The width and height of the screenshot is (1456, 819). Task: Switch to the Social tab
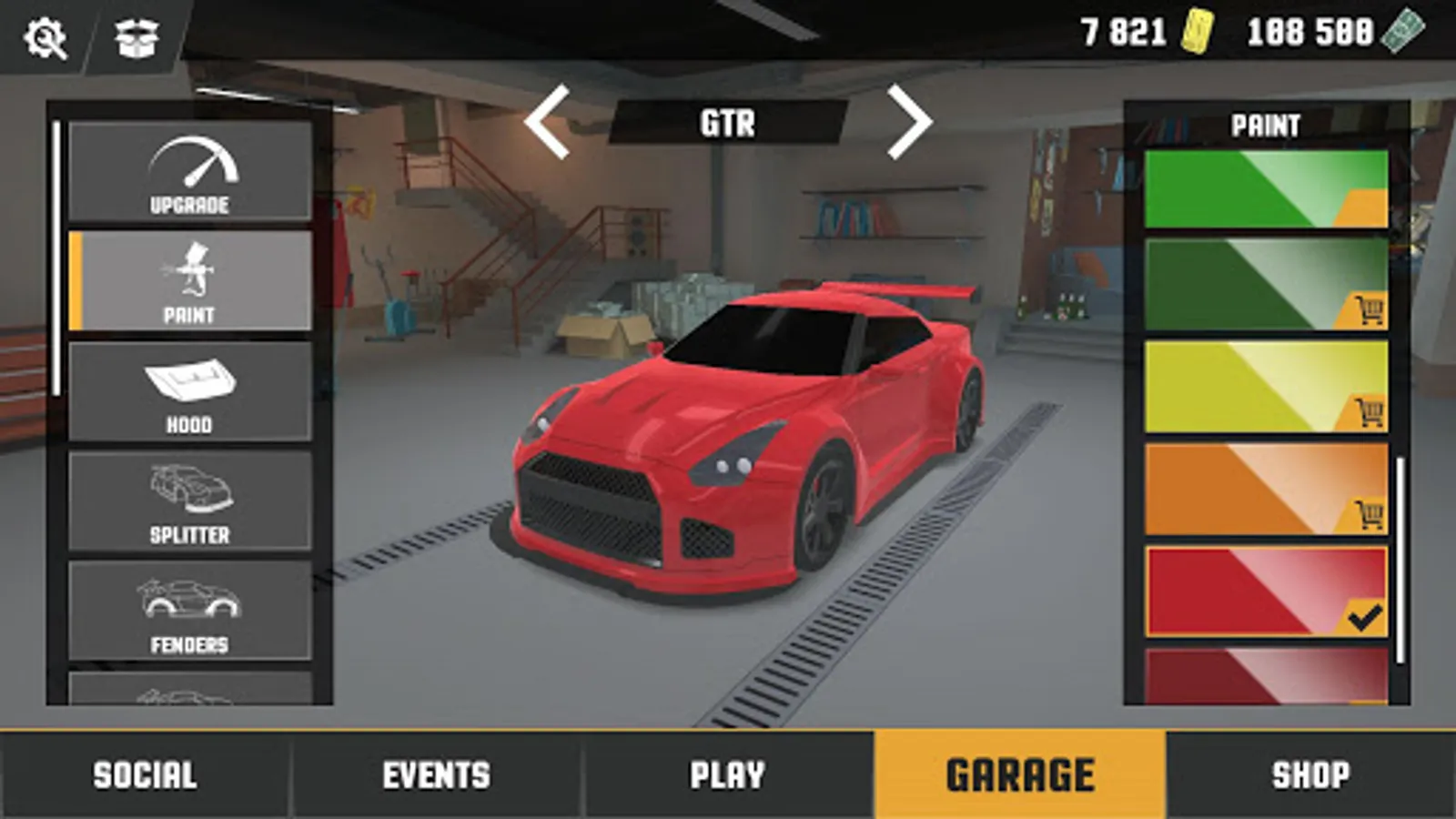[x=143, y=774]
